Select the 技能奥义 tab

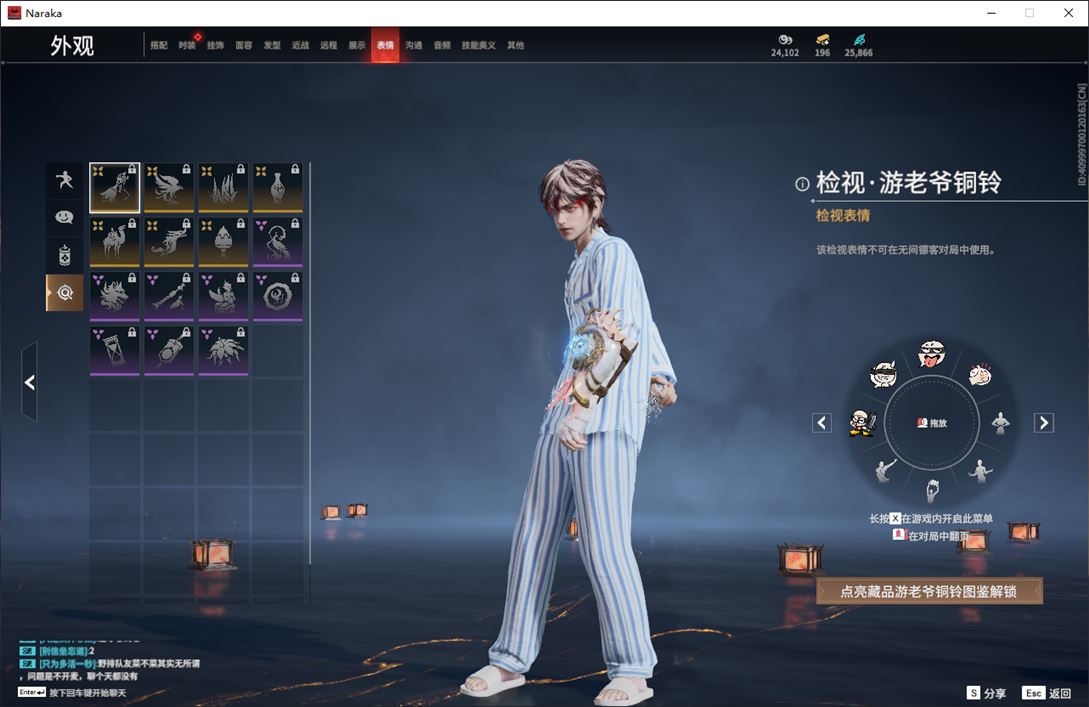pyautogui.click(x=479, y=45)
